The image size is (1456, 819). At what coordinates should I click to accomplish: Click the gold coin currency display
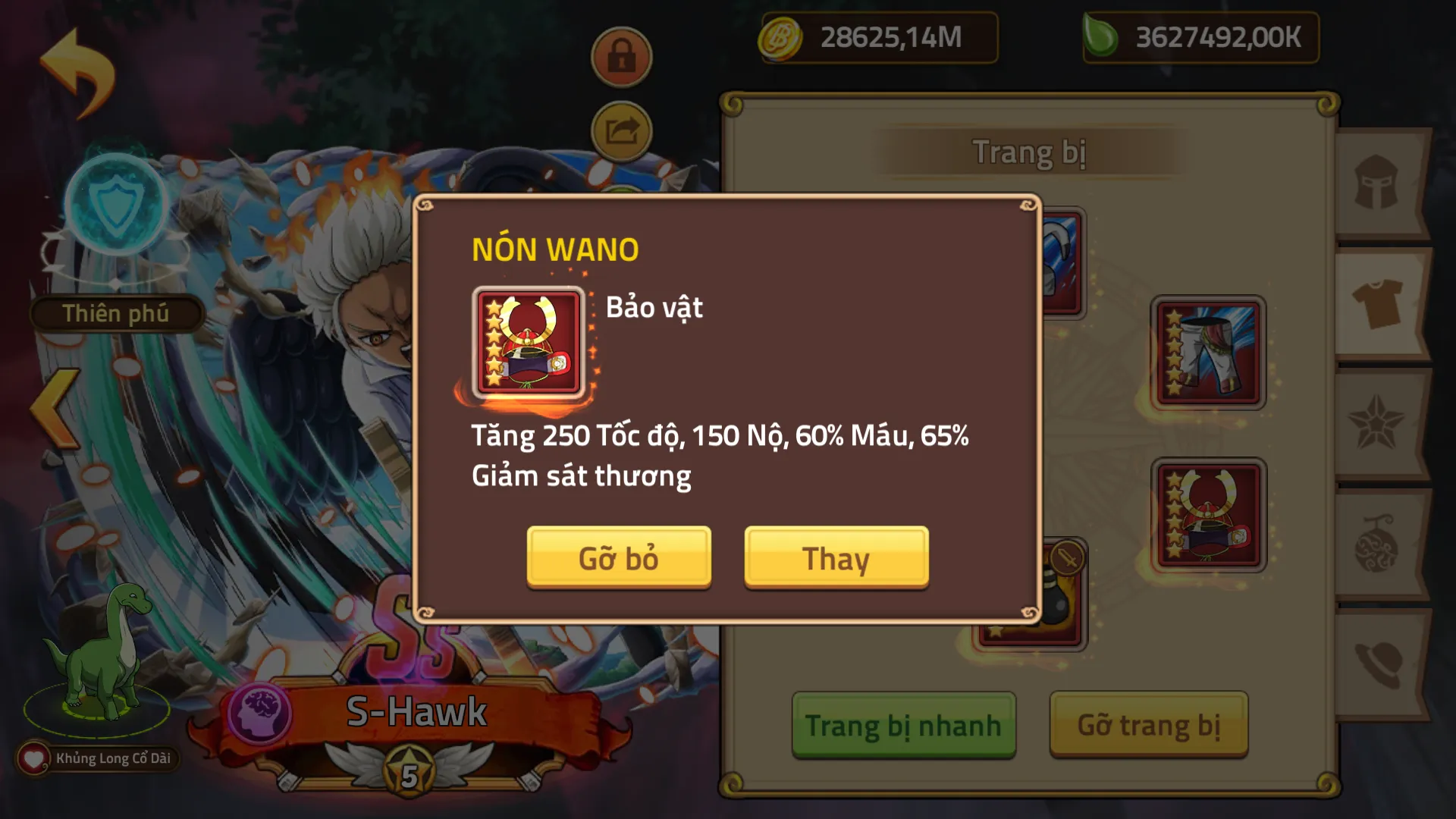878,38
